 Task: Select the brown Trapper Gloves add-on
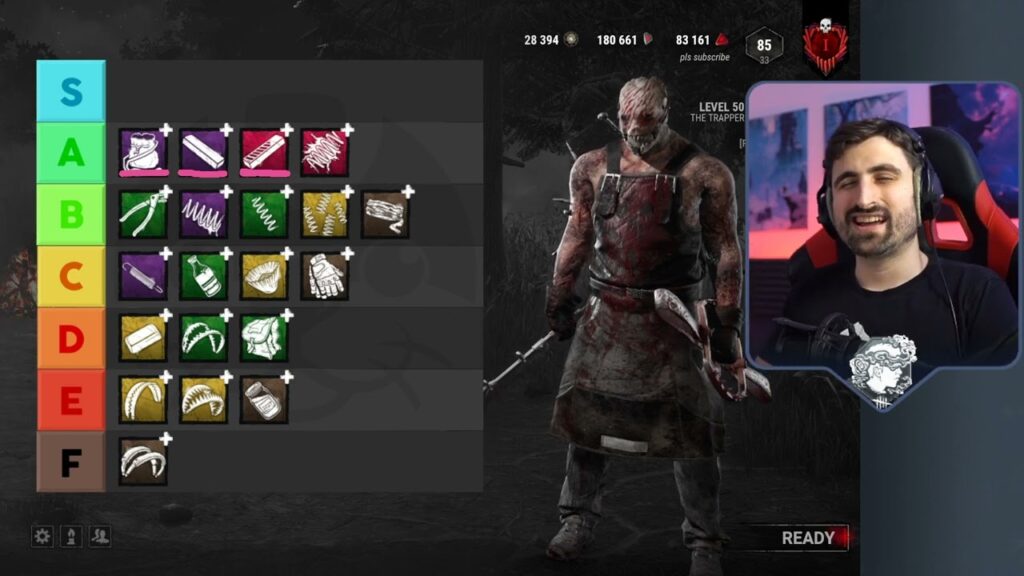[x=325, y=275]
